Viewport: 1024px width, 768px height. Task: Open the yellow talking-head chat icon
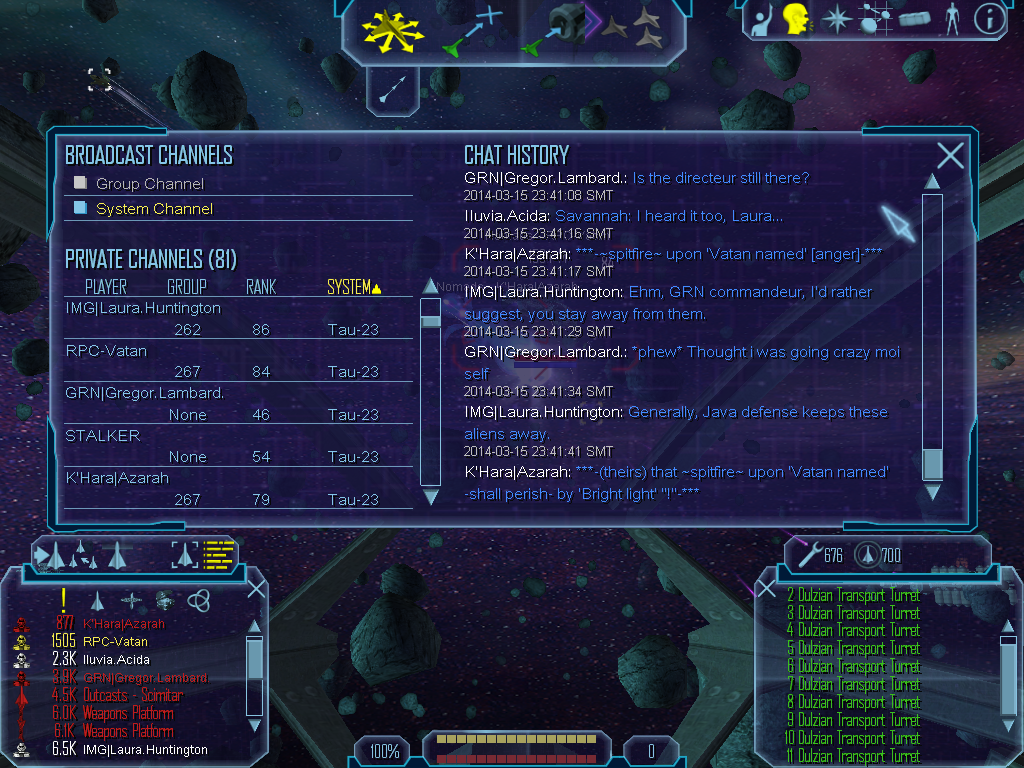coord(796,19)
